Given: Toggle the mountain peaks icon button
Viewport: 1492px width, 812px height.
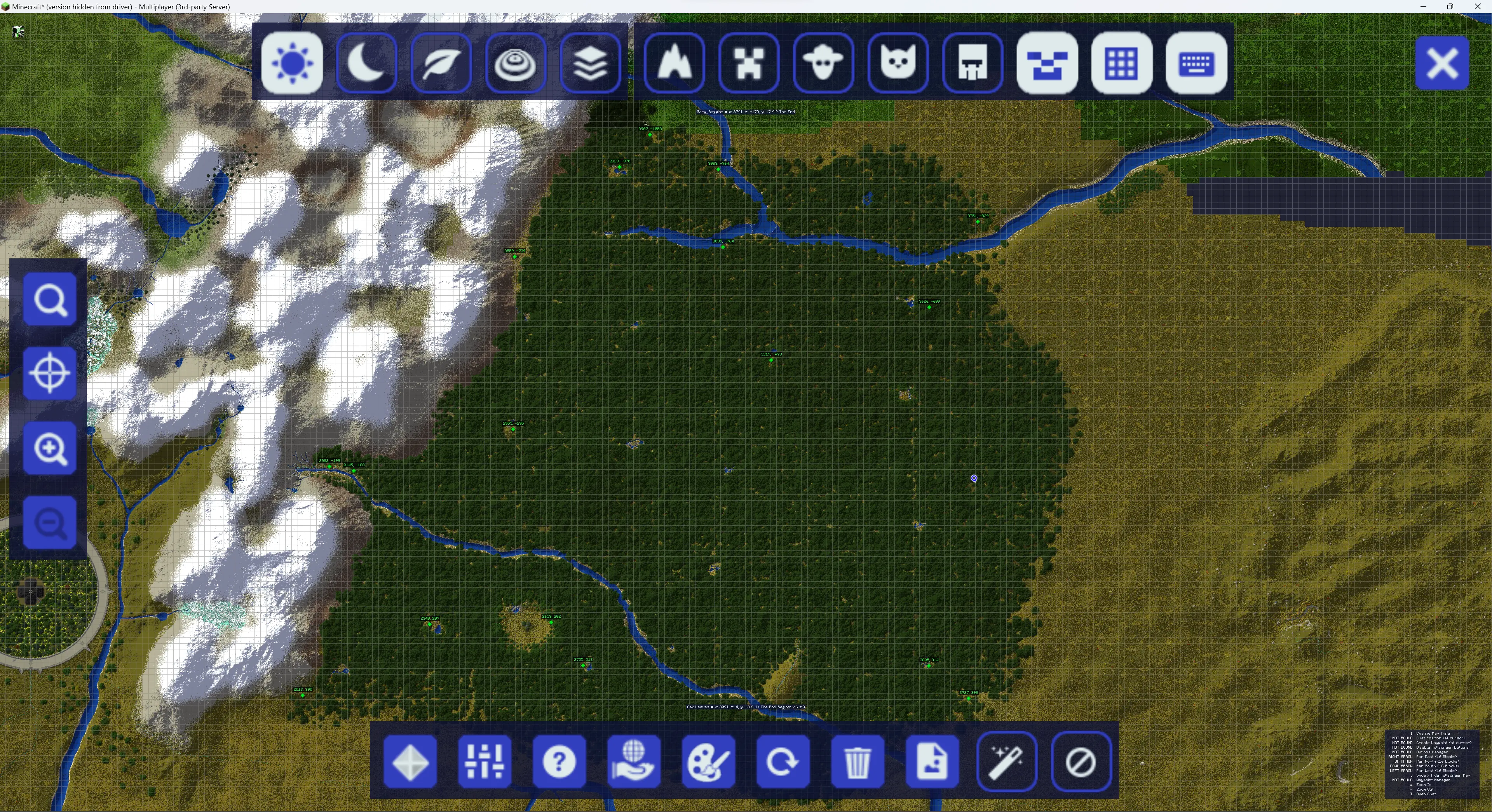Looking at the screenshot, I should (674, 63).
